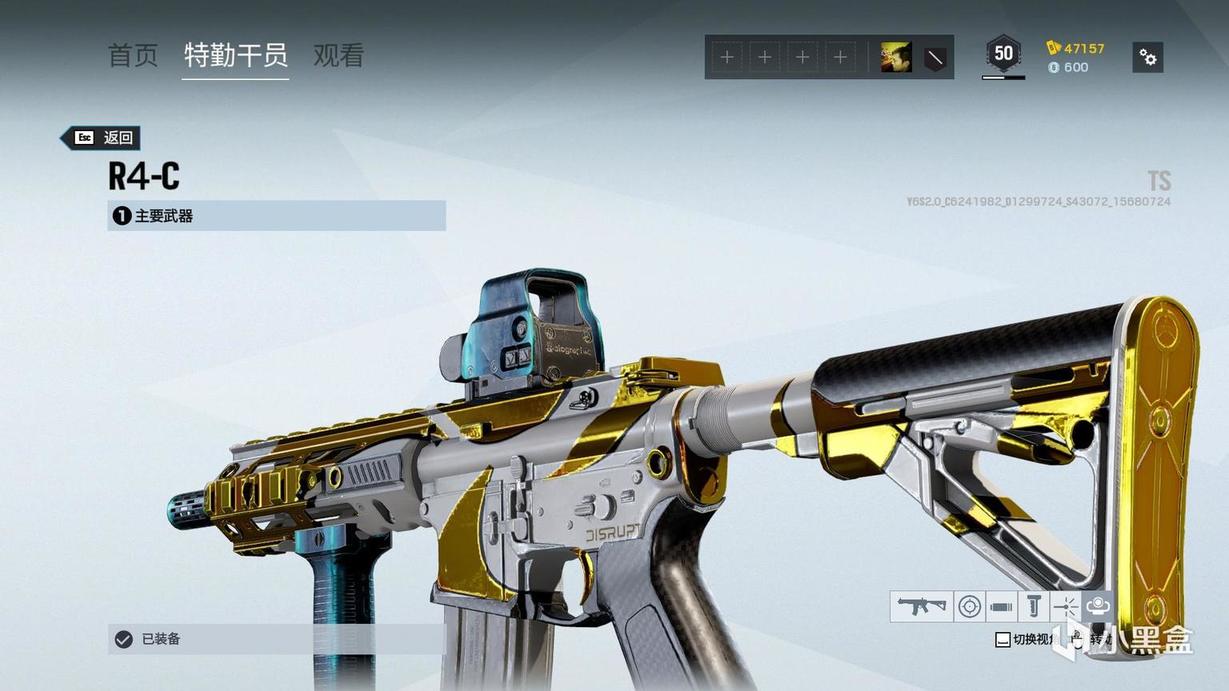Select the barrel attachment icon
The width and height of the screenshot is (1229, 691).
pos(1001,606)
